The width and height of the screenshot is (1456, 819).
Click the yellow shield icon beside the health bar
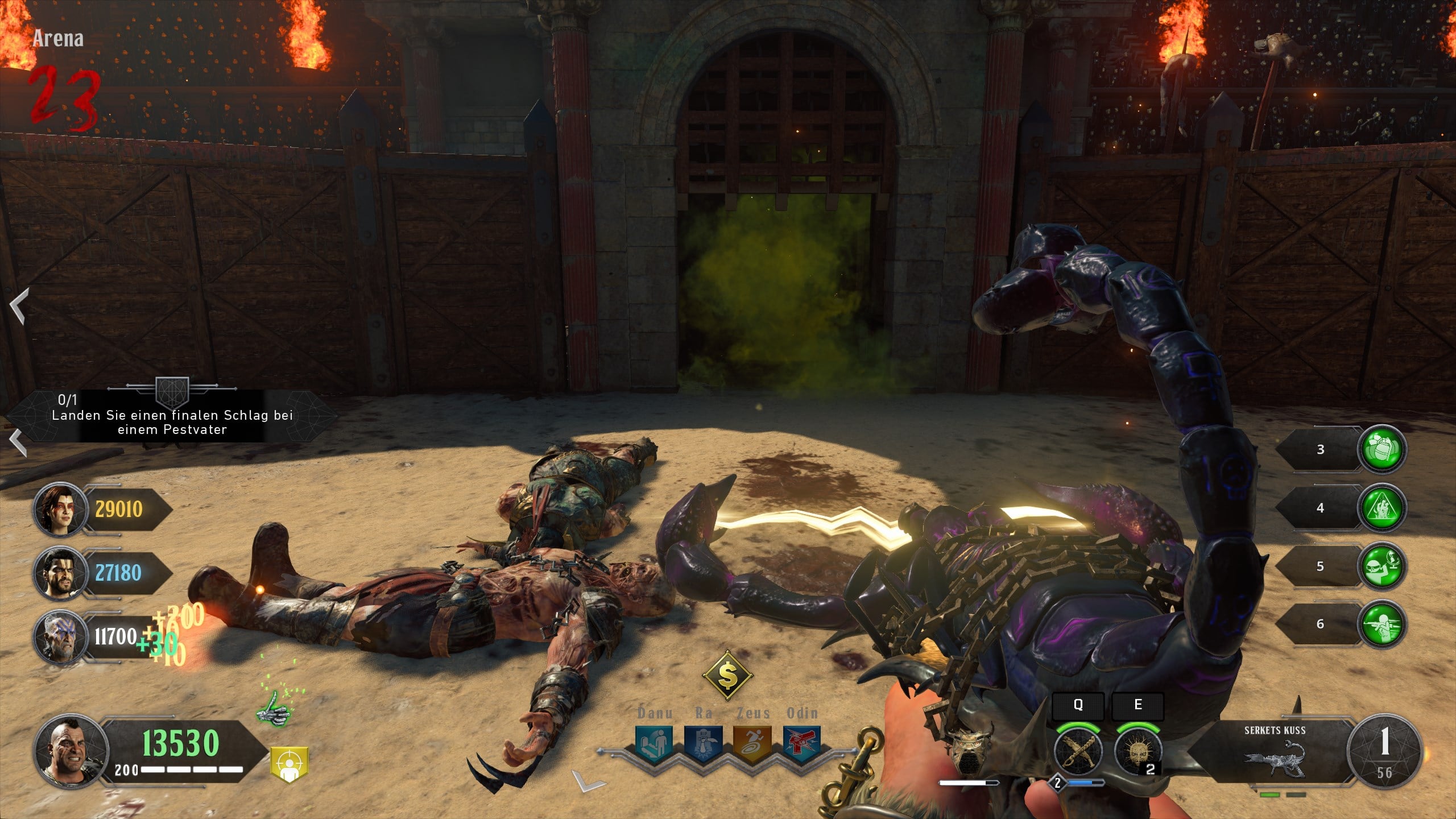(289, 763)
